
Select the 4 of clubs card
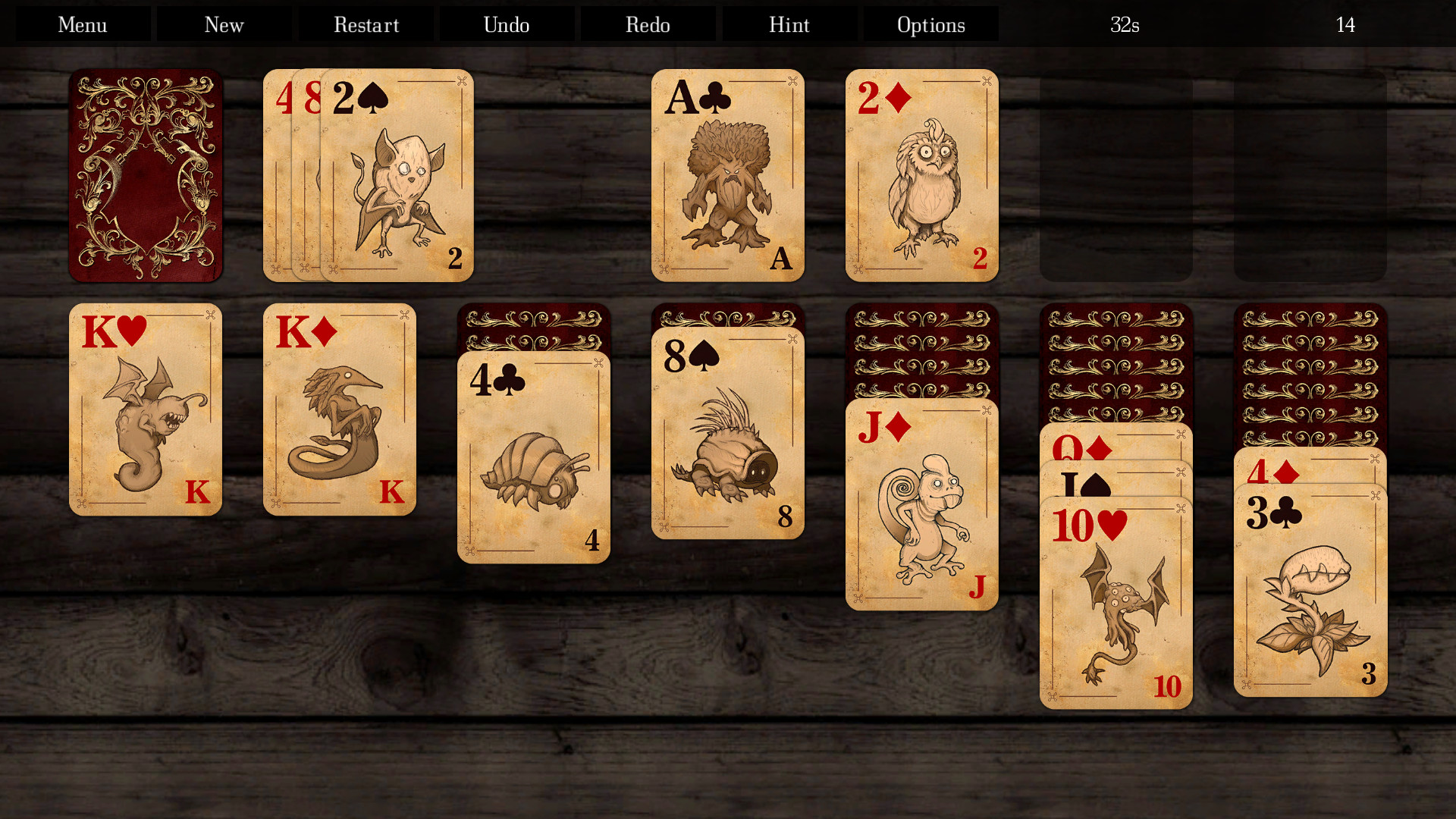[x=534, y=455]
